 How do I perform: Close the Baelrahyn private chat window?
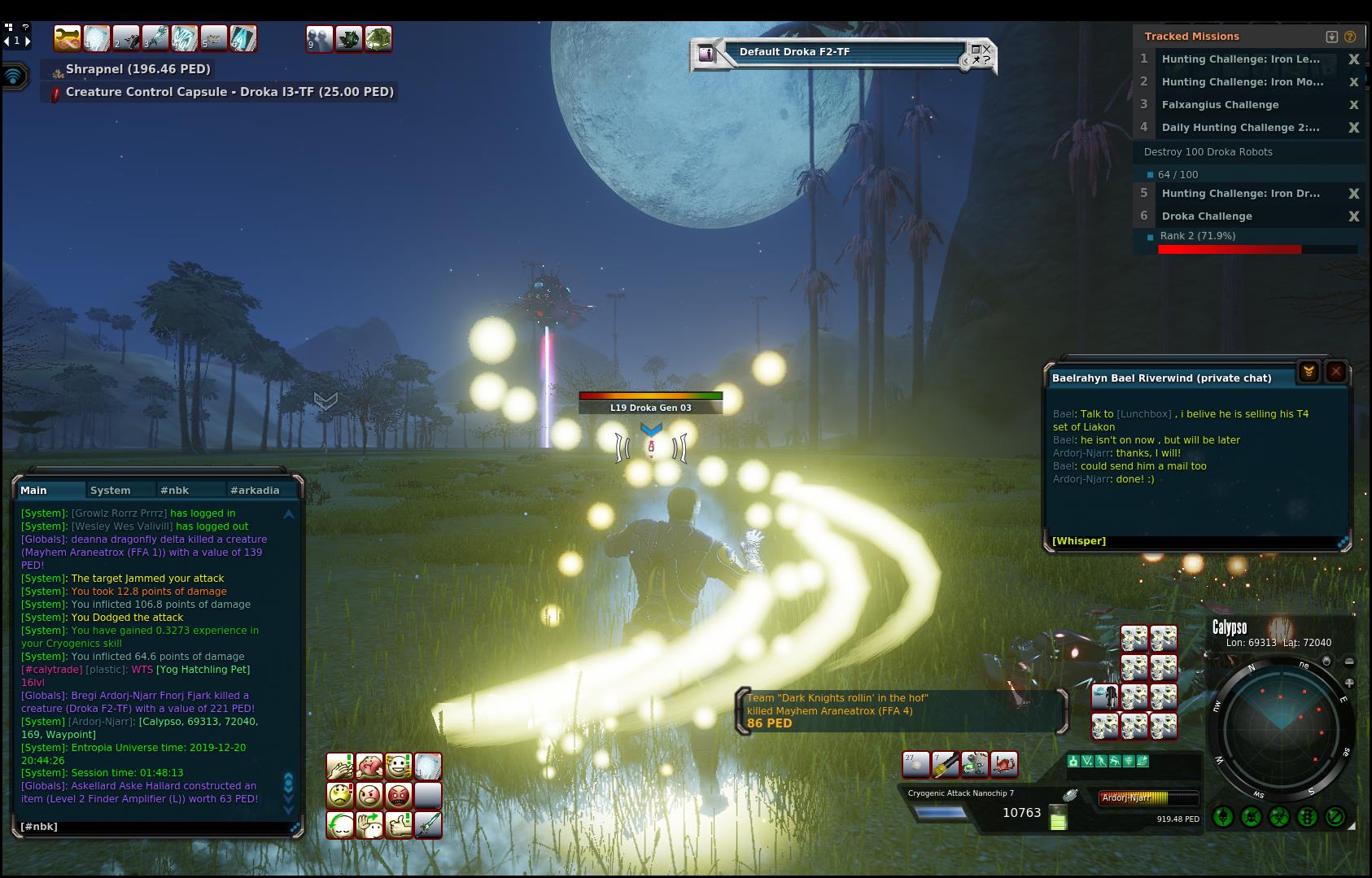(1335, 372)
